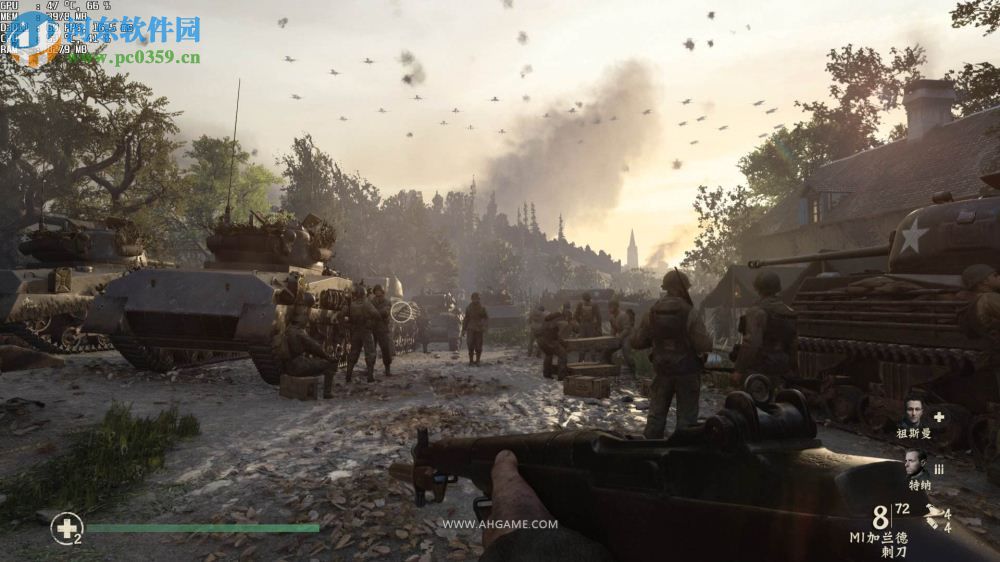The width and height of the screenshot is (1000, 562).
Task: Use the first aid kit icon
Action: click(66, 527)
